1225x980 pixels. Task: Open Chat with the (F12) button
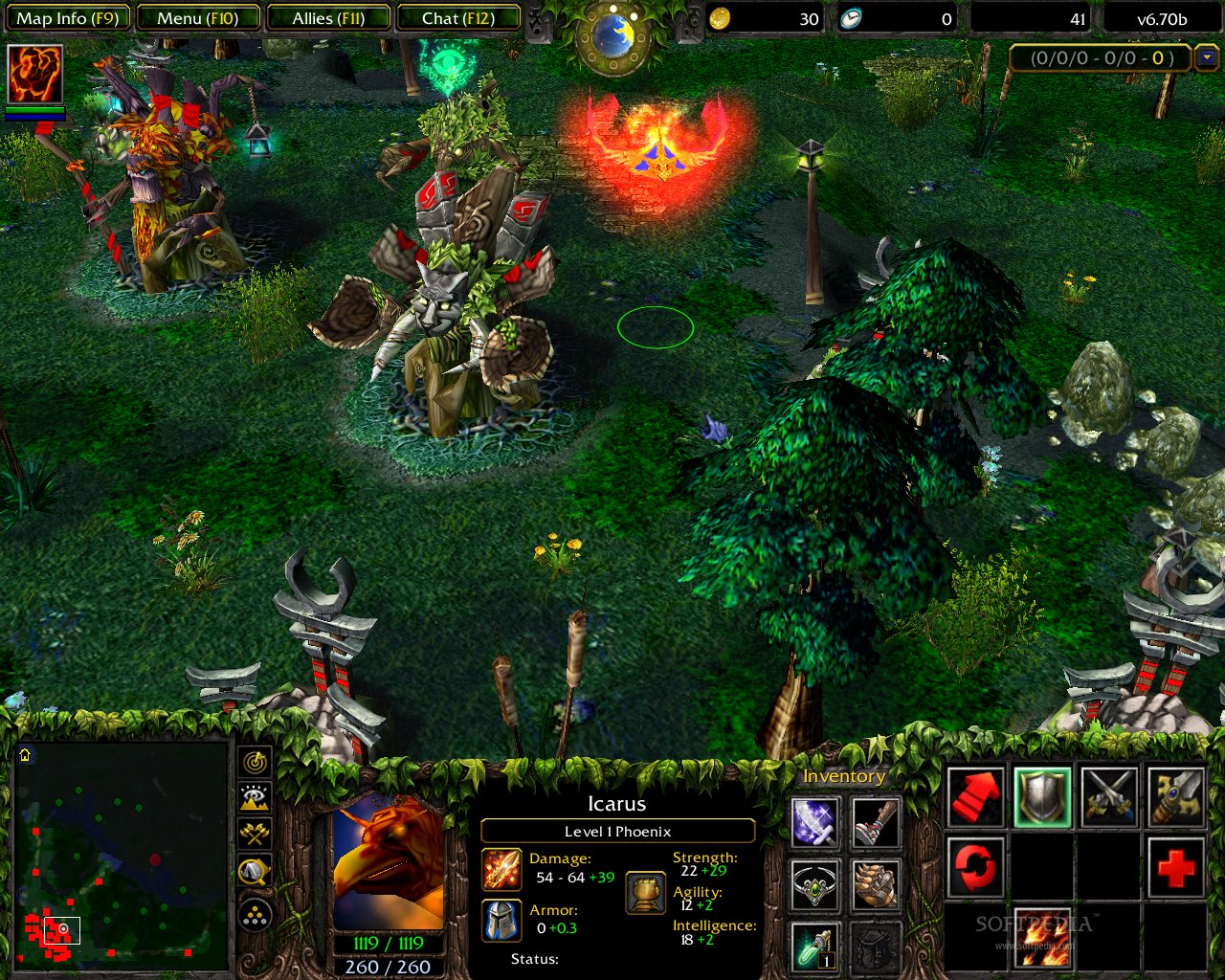tap(459, 17)
